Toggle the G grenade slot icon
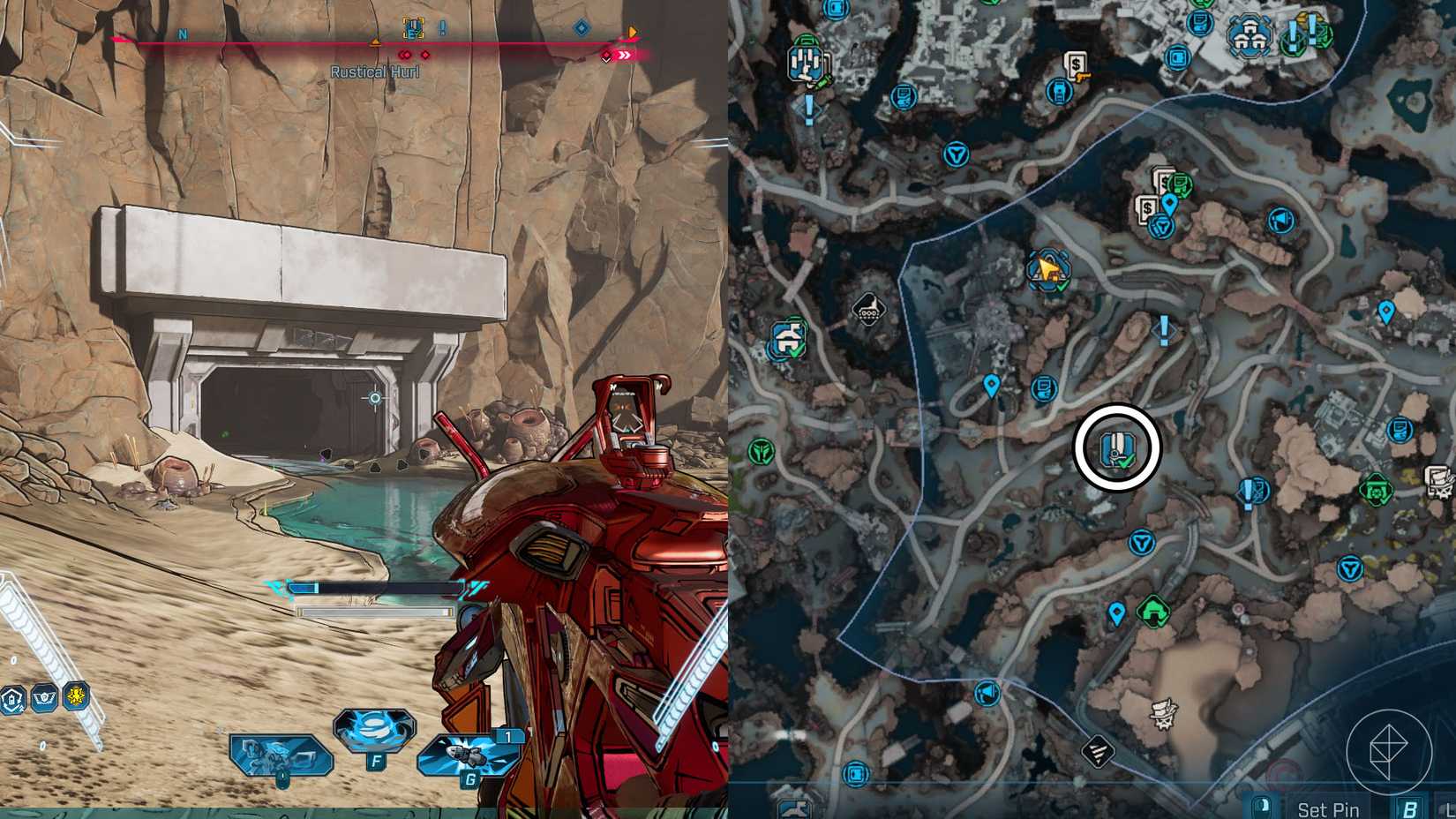1456x819 pixels. point(468,756)
